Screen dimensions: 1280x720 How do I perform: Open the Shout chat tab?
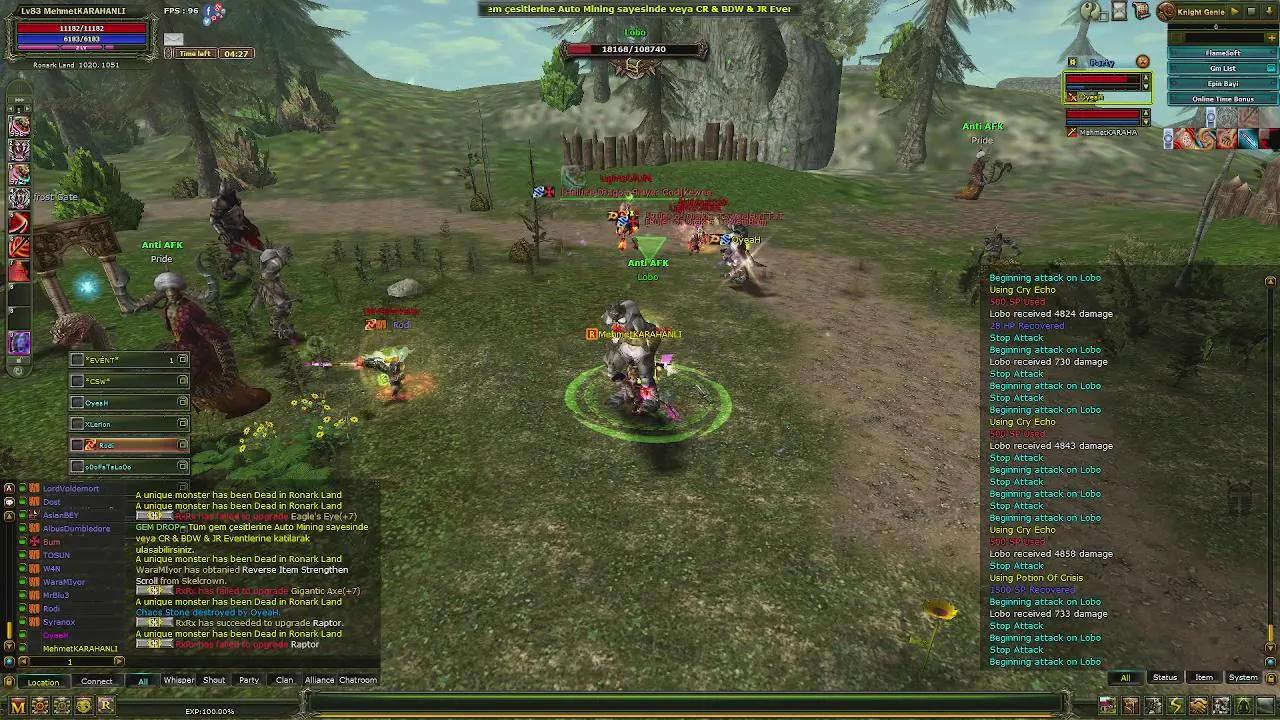point(214,680)
